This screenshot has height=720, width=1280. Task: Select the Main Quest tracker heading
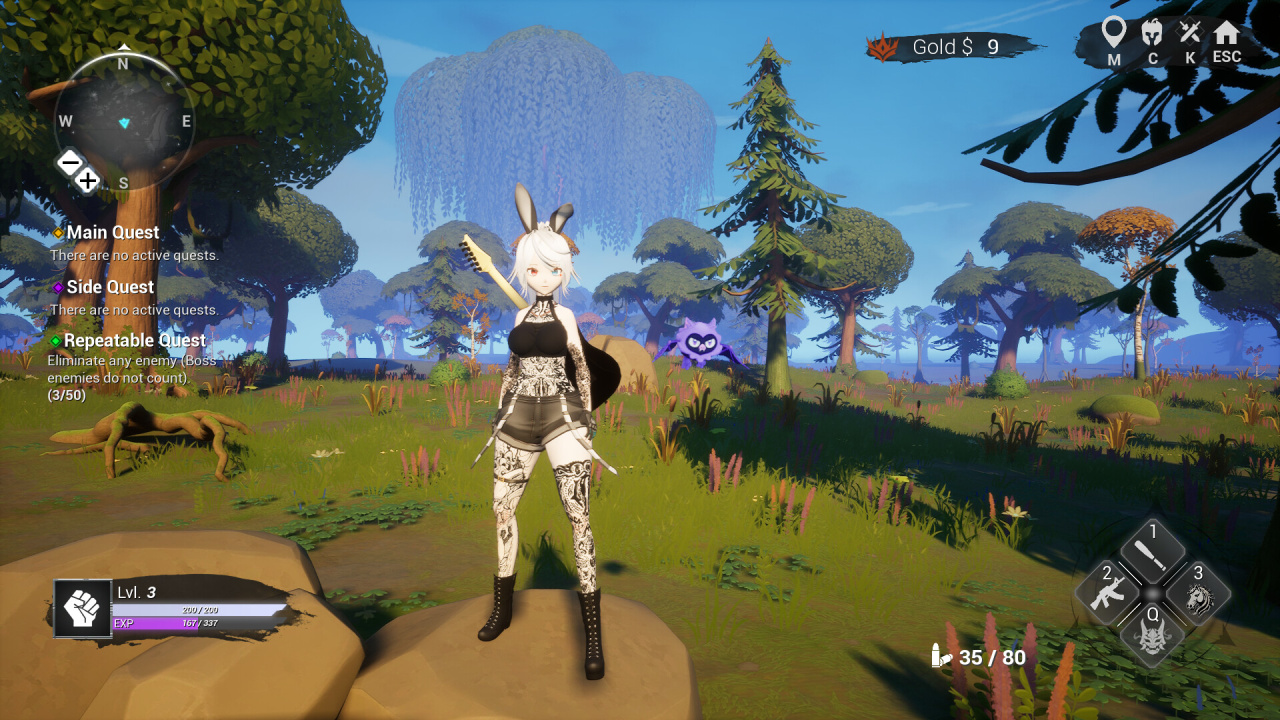pos(112,232)
